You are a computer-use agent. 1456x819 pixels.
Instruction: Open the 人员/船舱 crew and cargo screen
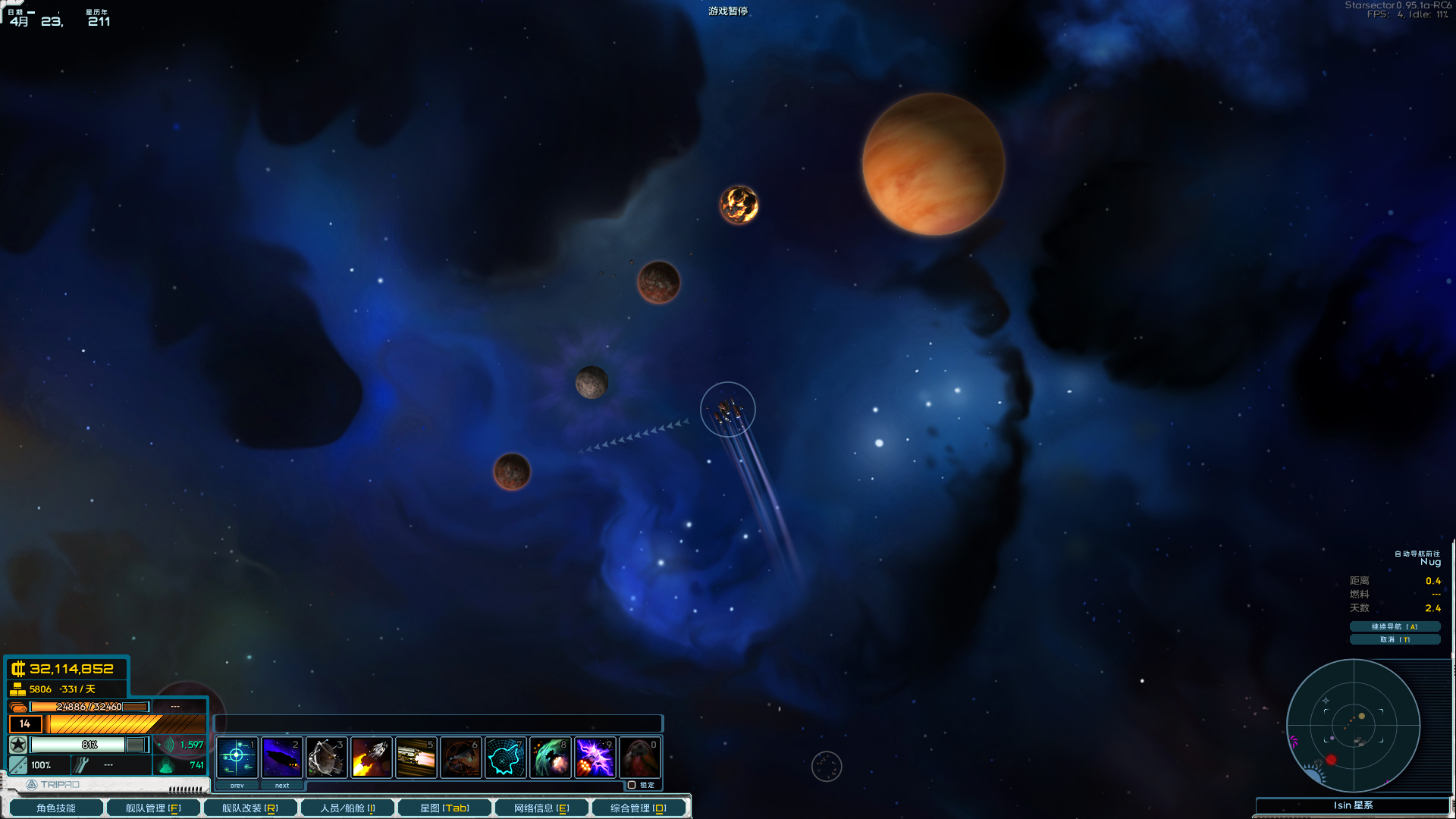[347, 808]
